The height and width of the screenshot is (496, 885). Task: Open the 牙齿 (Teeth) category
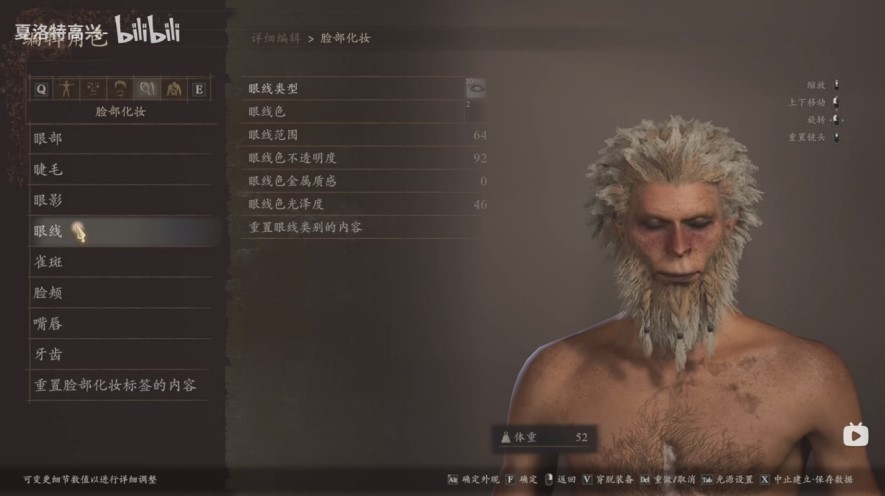[x=48, y=354]
